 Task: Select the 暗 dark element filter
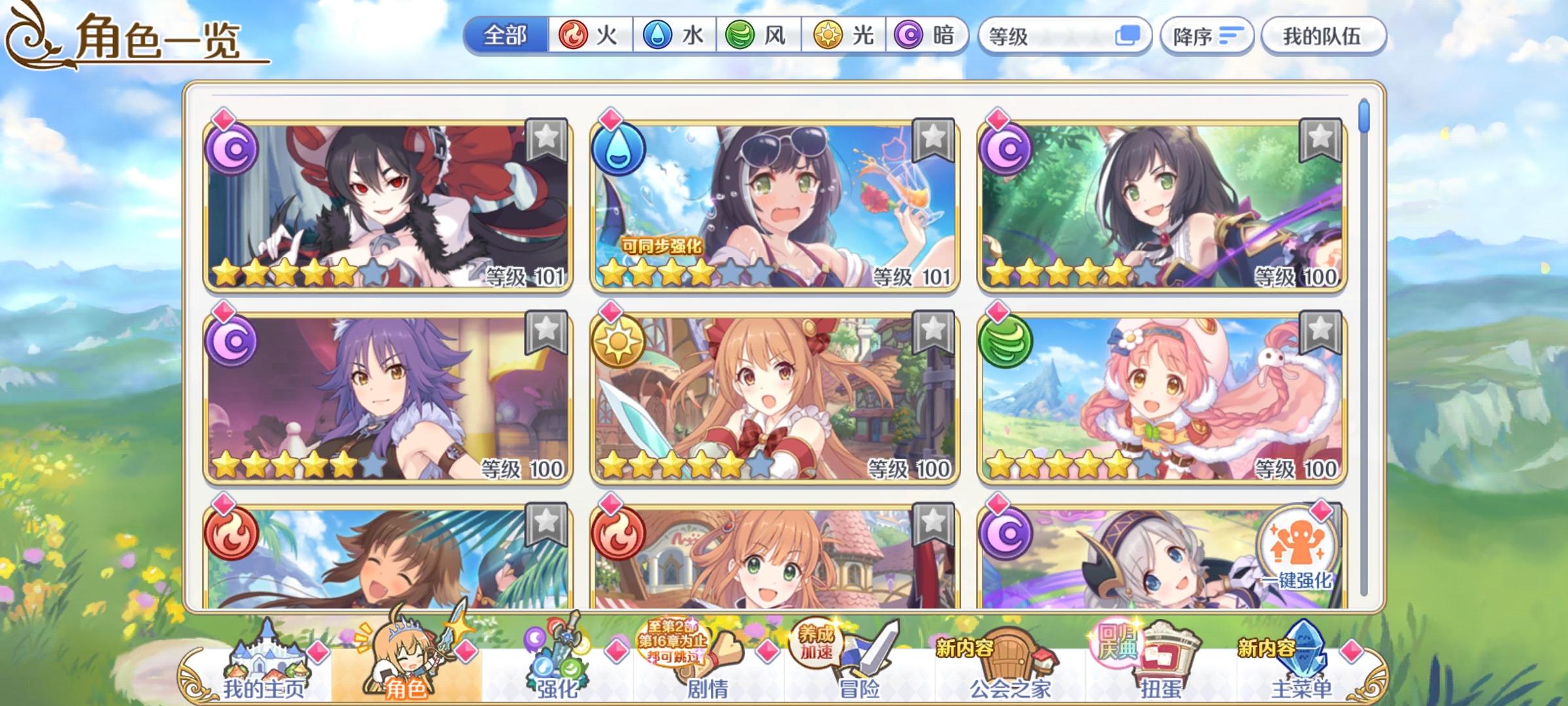pos(916,37)
